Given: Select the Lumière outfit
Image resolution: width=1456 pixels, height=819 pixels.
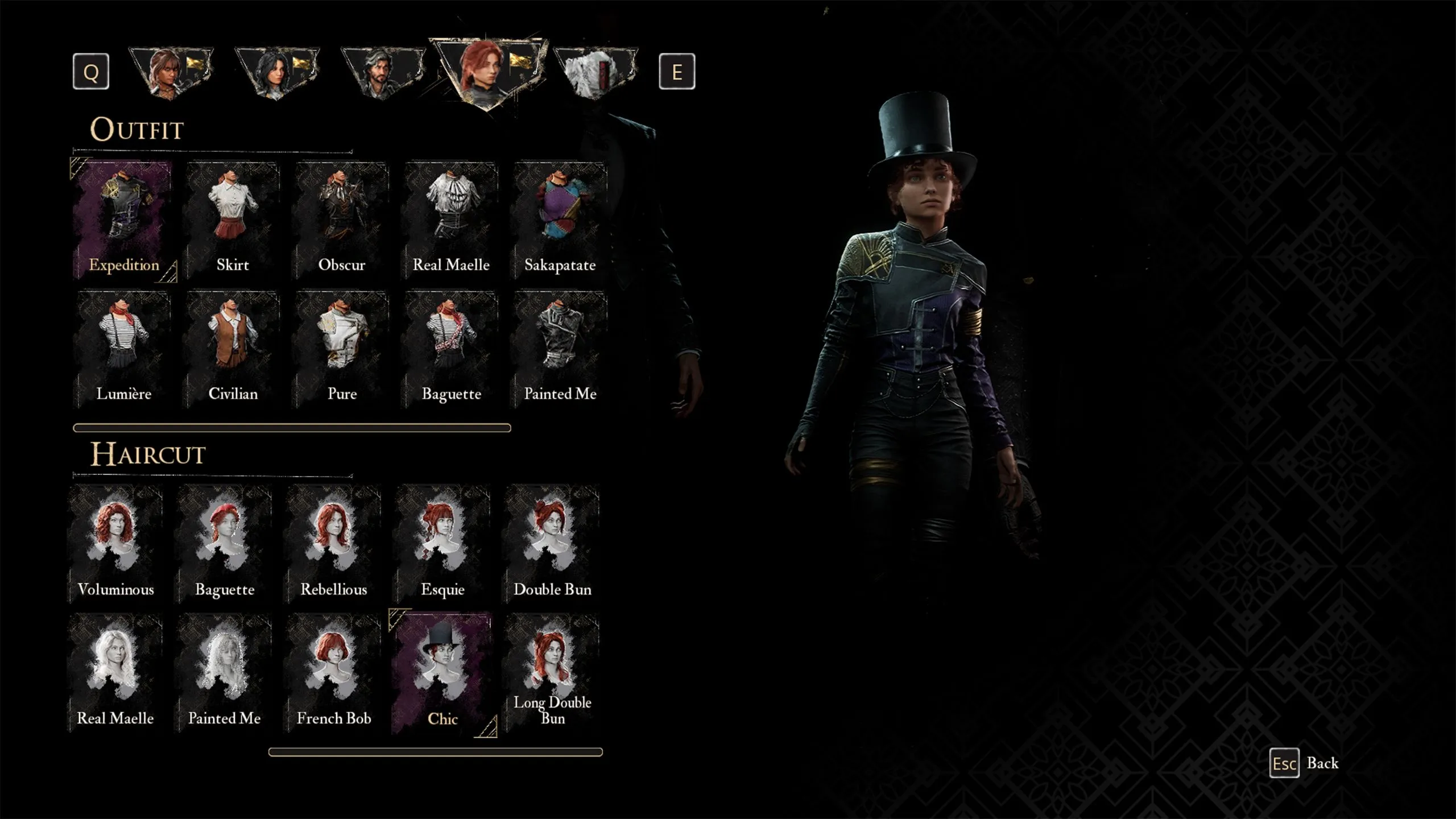Looking at the screenshot, I should 123,350.
